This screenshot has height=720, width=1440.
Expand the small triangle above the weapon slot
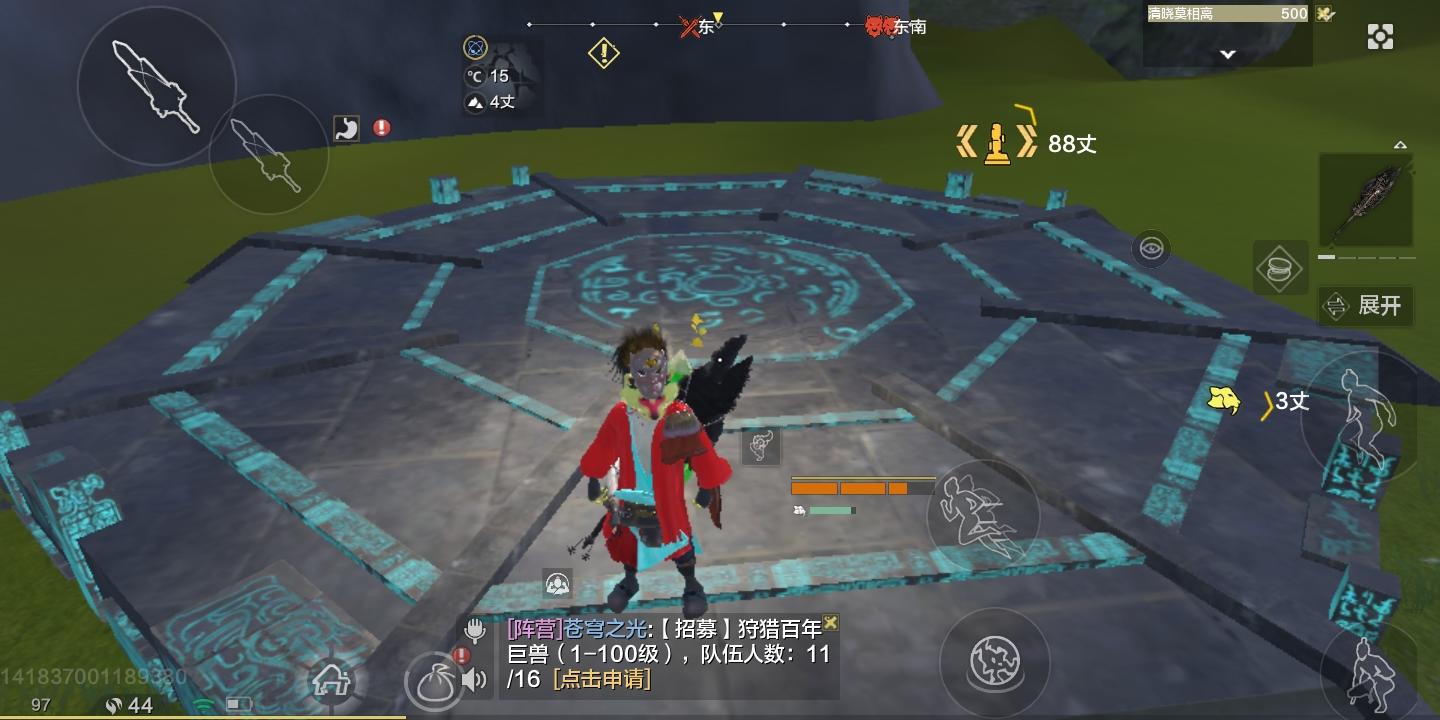[1400, 145]
